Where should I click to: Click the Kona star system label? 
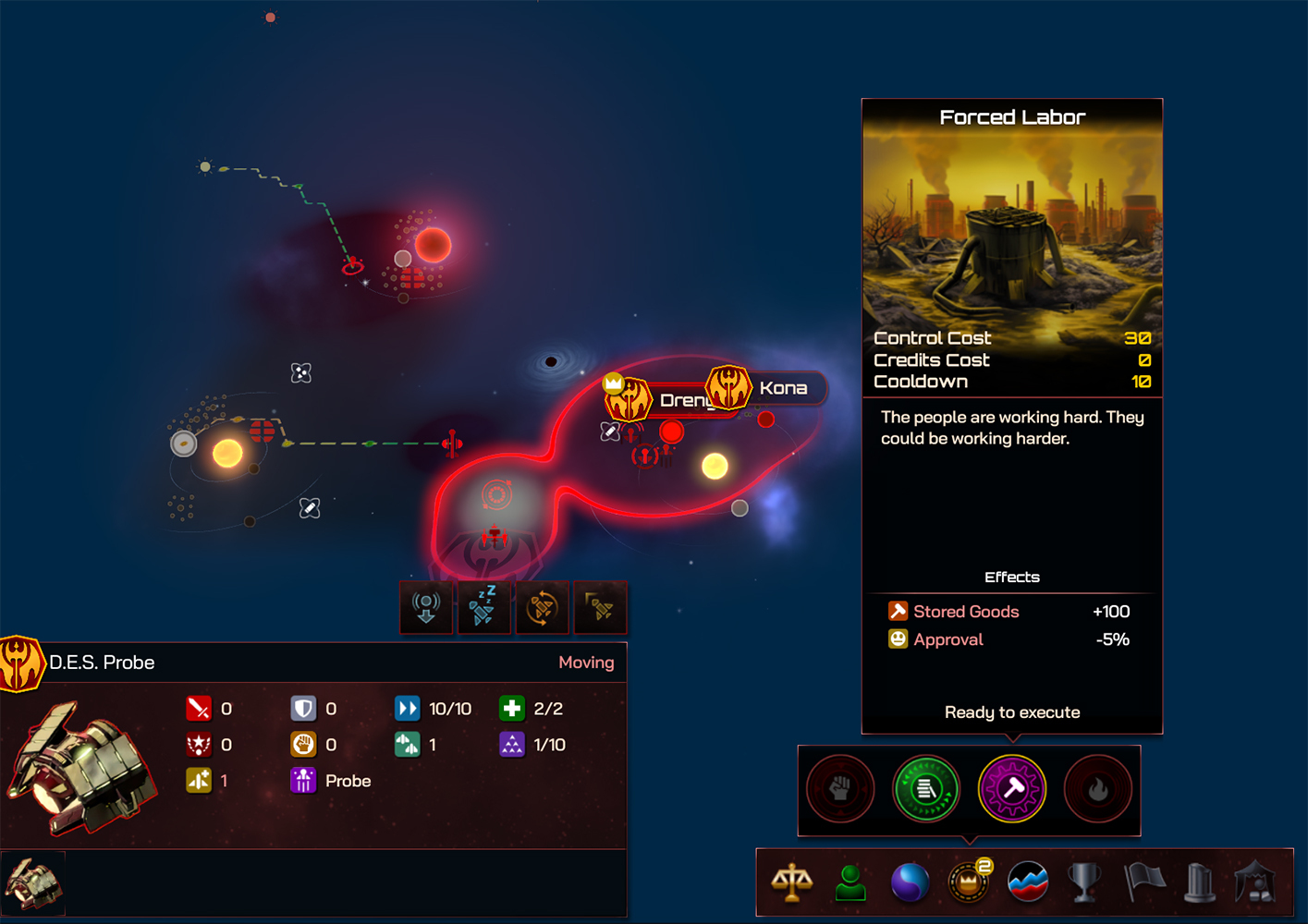783,388
